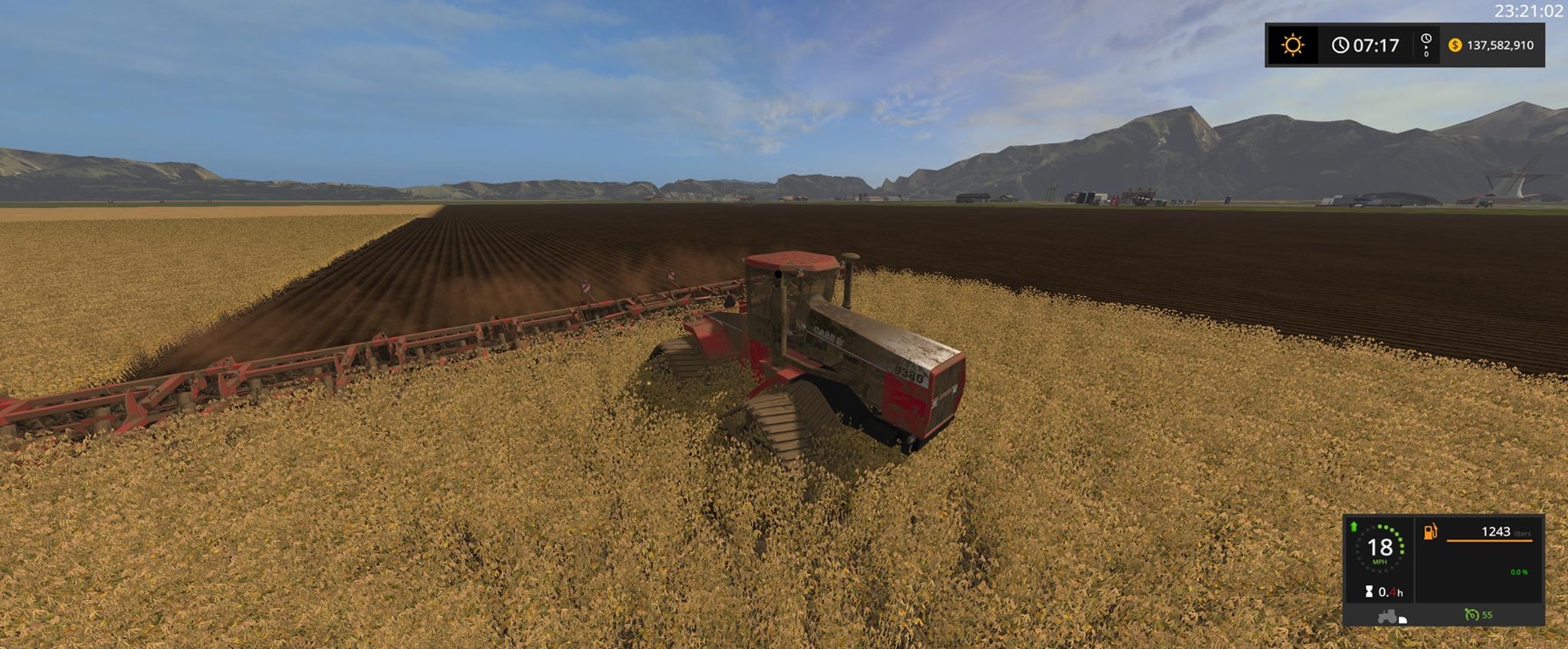Click the orange fuel level bar
Screen dimensions: 1568x649
click(x=1490, y=540)
